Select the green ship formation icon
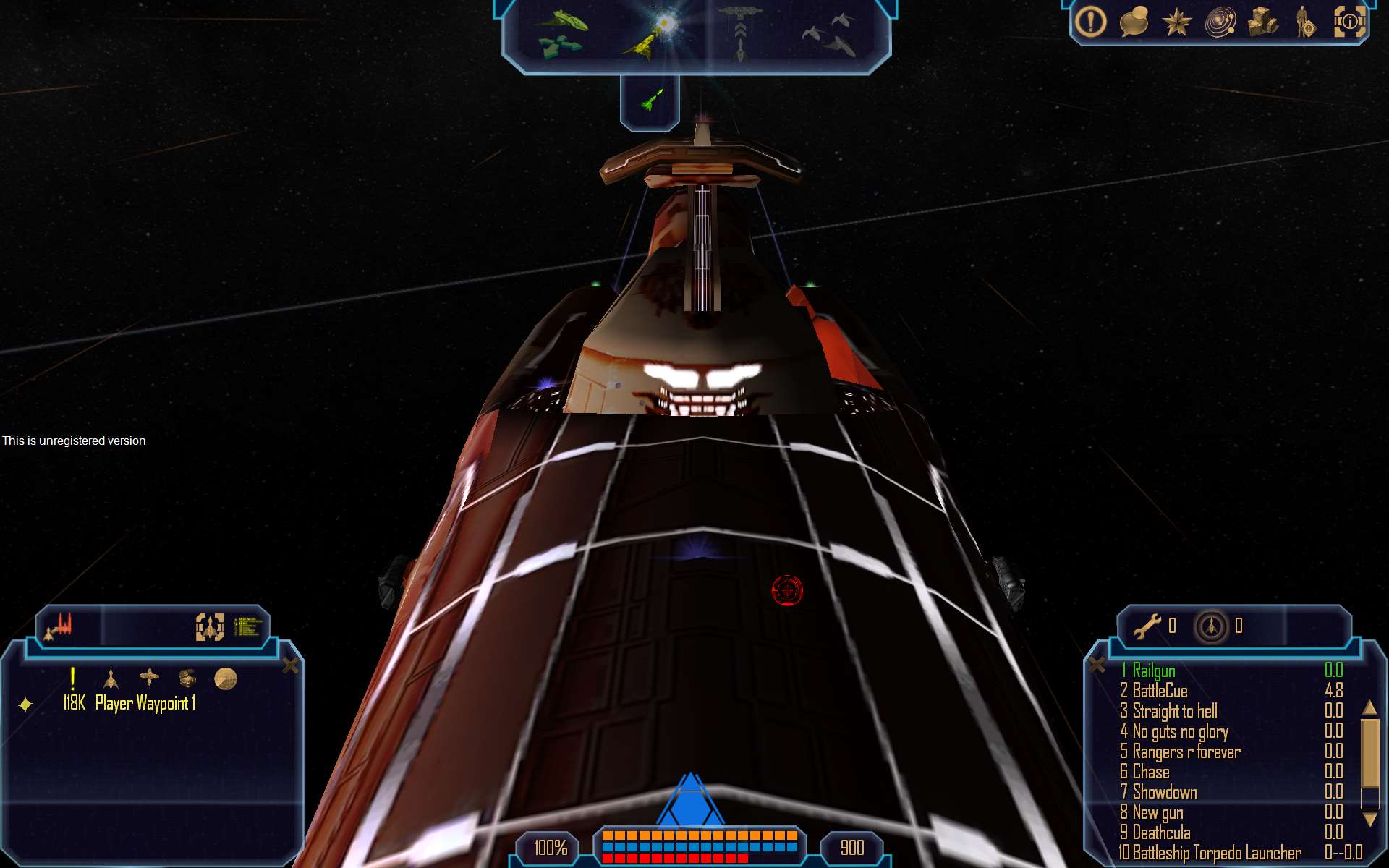This screenshot has width=1389, height=868. (561, 33)
